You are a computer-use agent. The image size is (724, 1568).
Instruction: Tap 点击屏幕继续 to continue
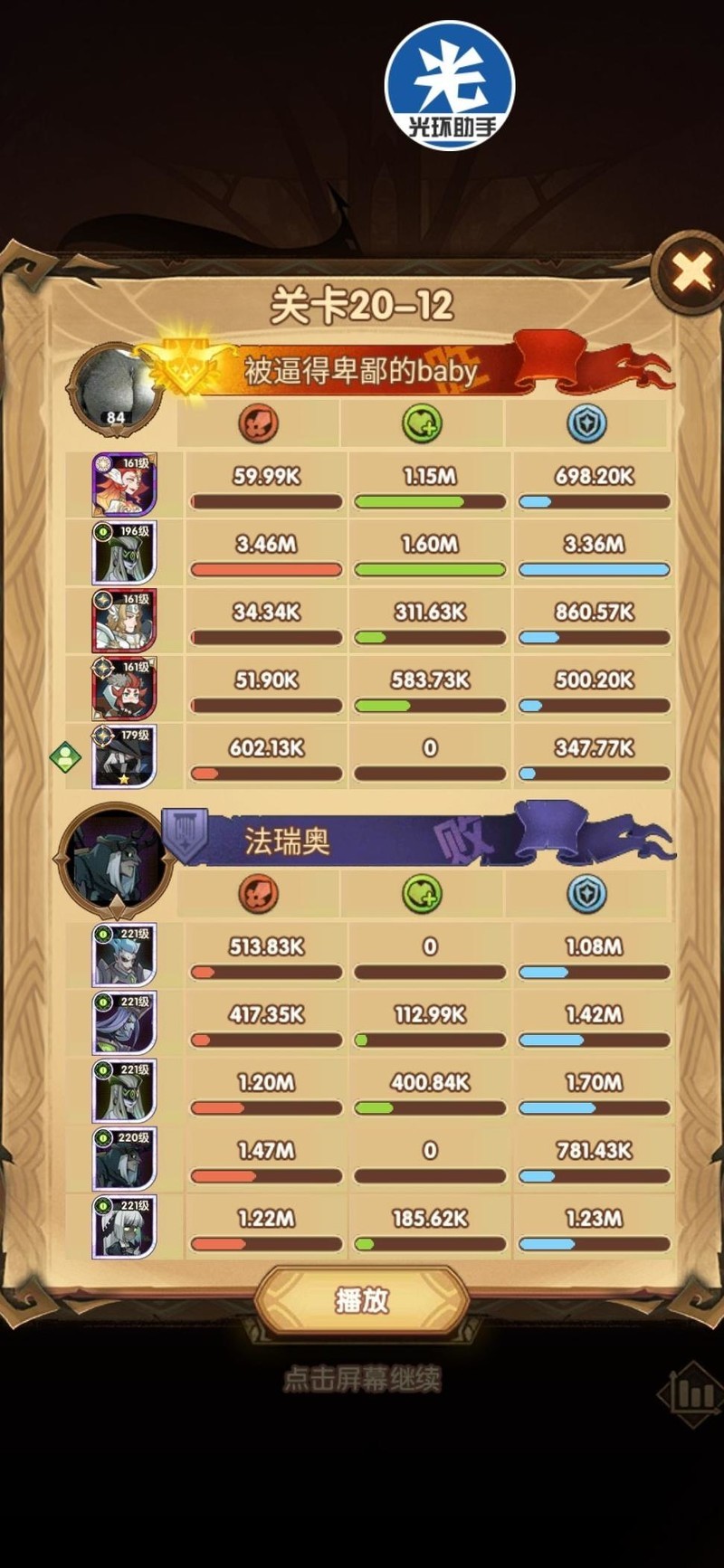(362, 1379)
